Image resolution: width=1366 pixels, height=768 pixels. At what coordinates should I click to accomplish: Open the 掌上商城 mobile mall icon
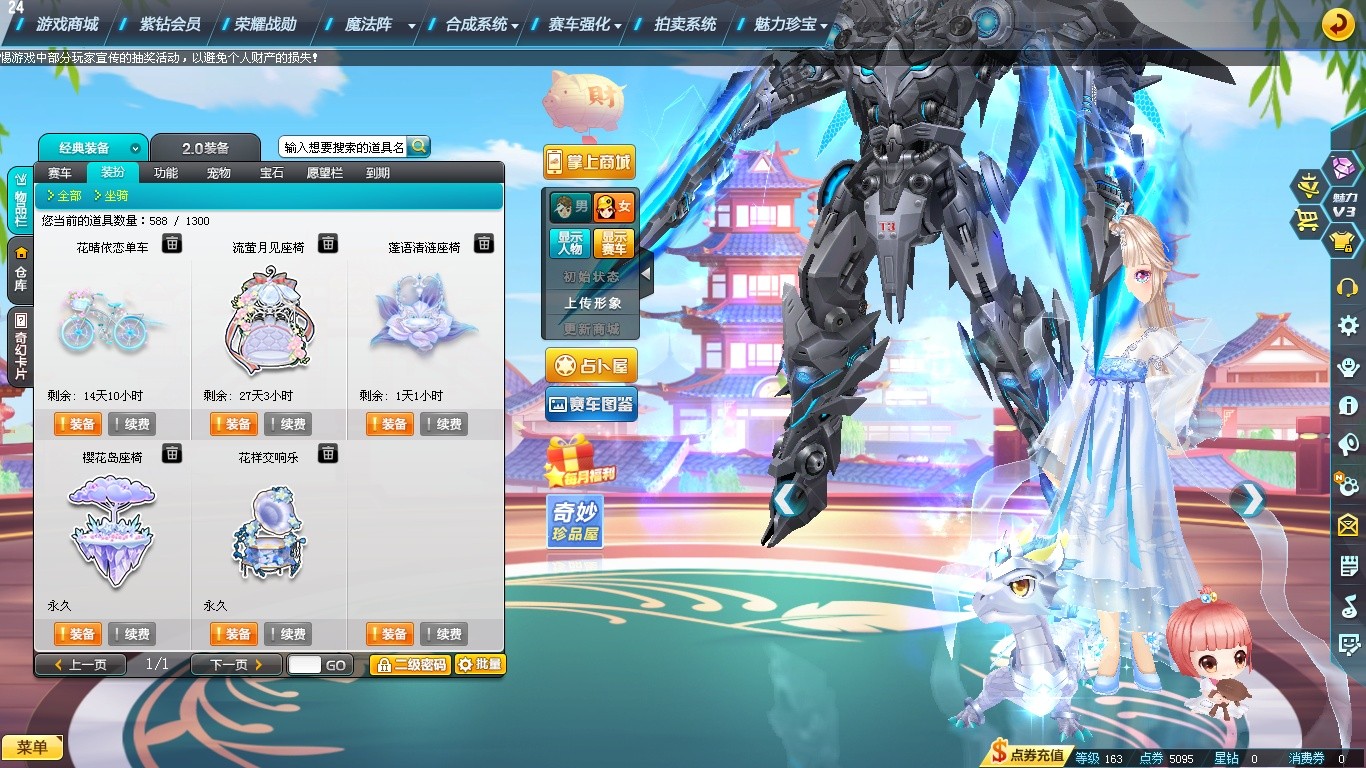[588, 162]
